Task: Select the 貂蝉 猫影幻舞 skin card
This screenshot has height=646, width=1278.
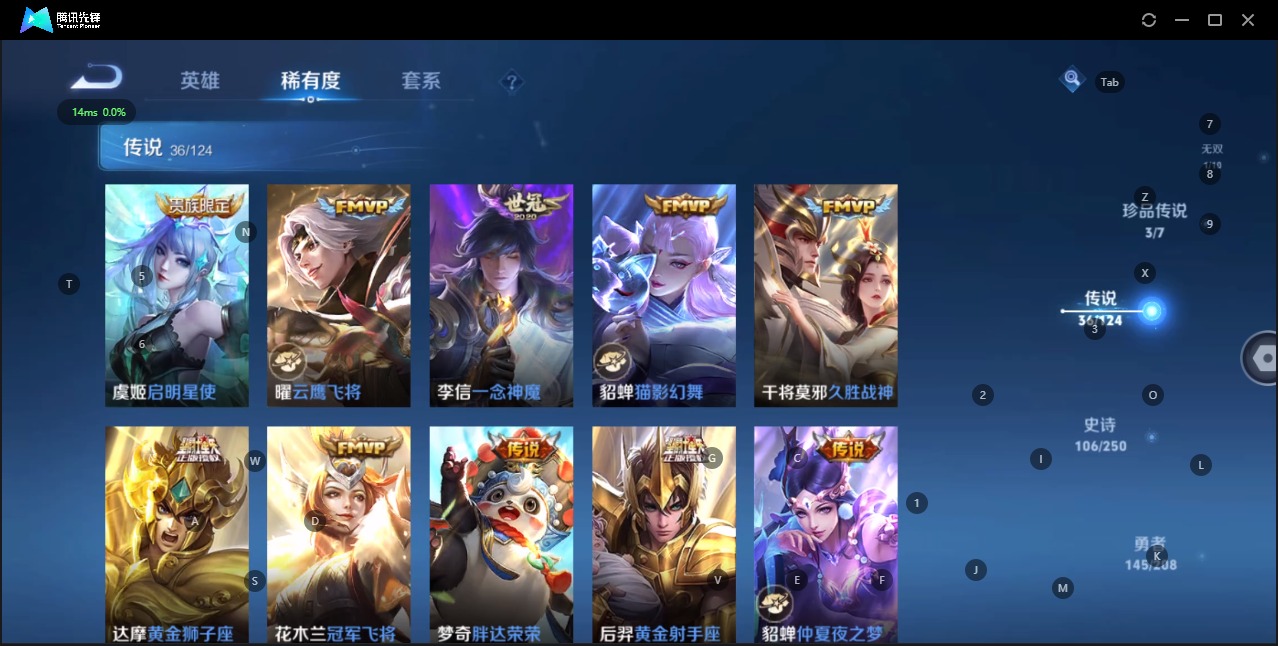Action: point(664,295)
